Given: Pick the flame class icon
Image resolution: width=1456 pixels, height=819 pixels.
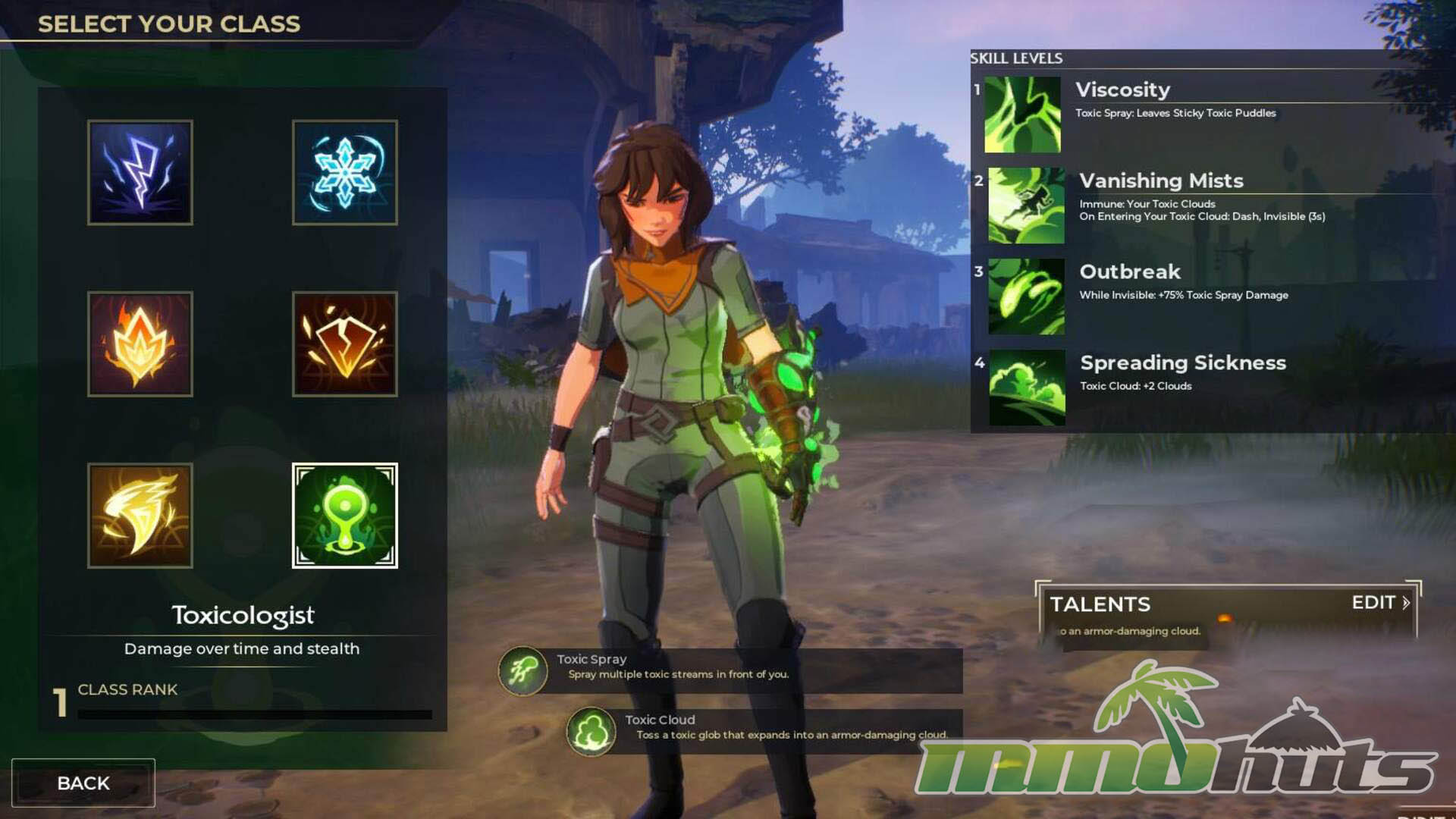Looking at the screenshot, I should point(140,344).
